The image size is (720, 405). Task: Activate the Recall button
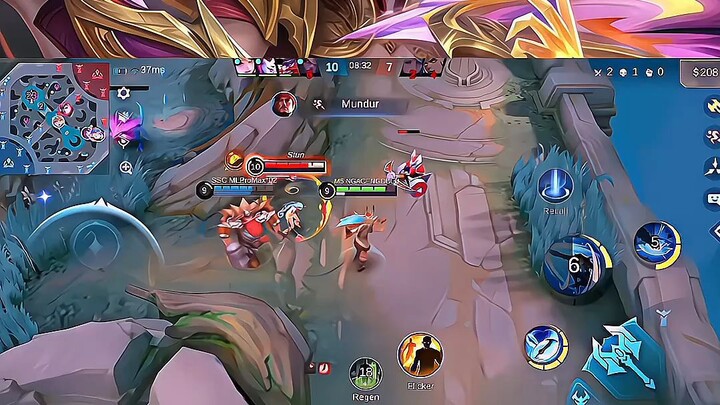[556, 186]
